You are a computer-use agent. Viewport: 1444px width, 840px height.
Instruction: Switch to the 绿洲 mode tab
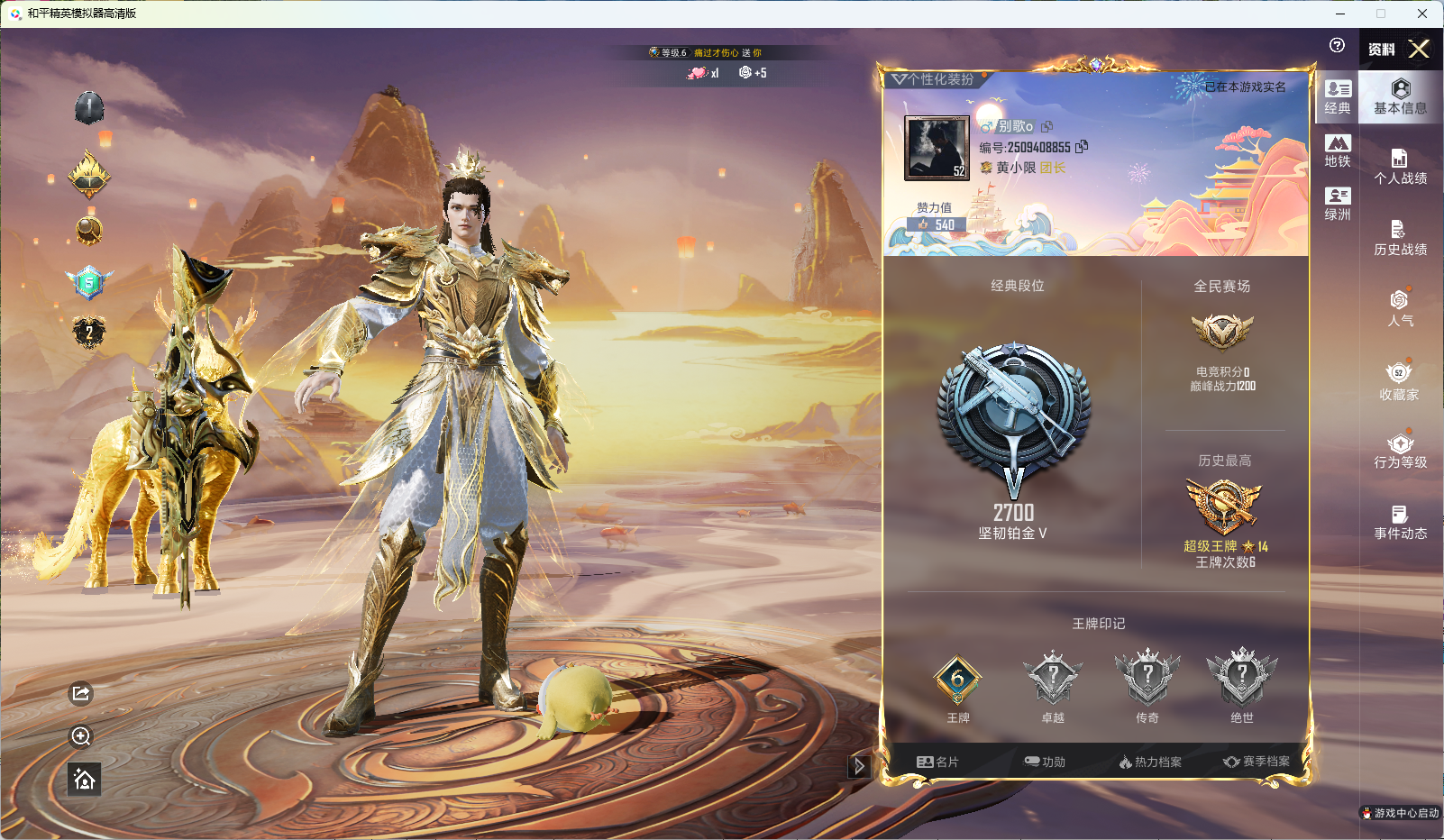coord(1338,204)
